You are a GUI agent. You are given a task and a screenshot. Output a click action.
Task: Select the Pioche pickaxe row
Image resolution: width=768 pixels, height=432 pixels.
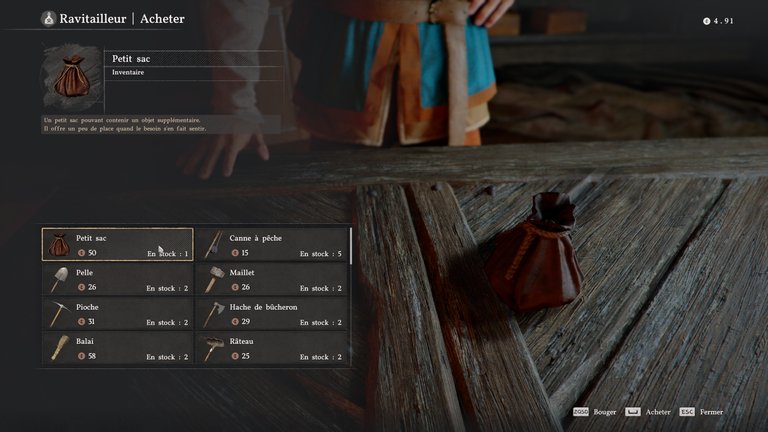pos(118,314)
